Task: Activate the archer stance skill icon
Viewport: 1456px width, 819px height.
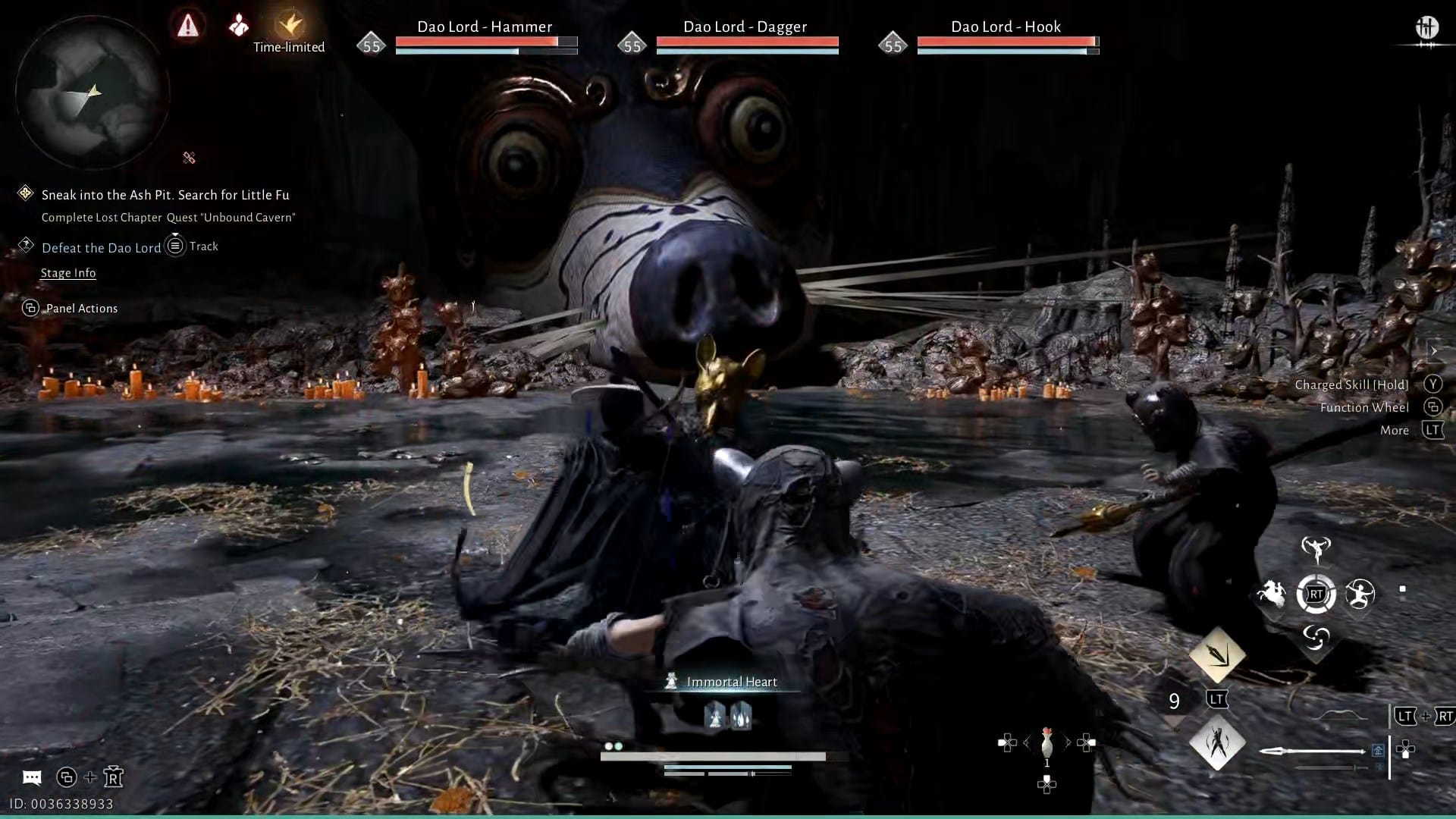Action: (1360, 594)
